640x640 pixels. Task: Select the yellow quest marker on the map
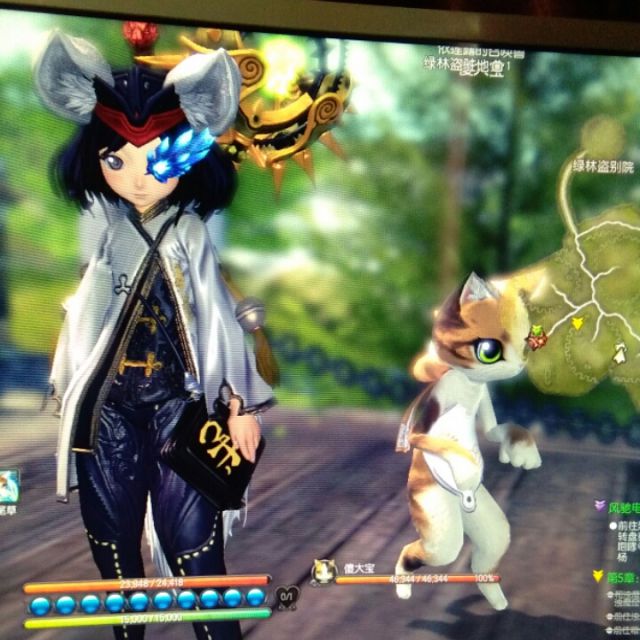point(577,323)
